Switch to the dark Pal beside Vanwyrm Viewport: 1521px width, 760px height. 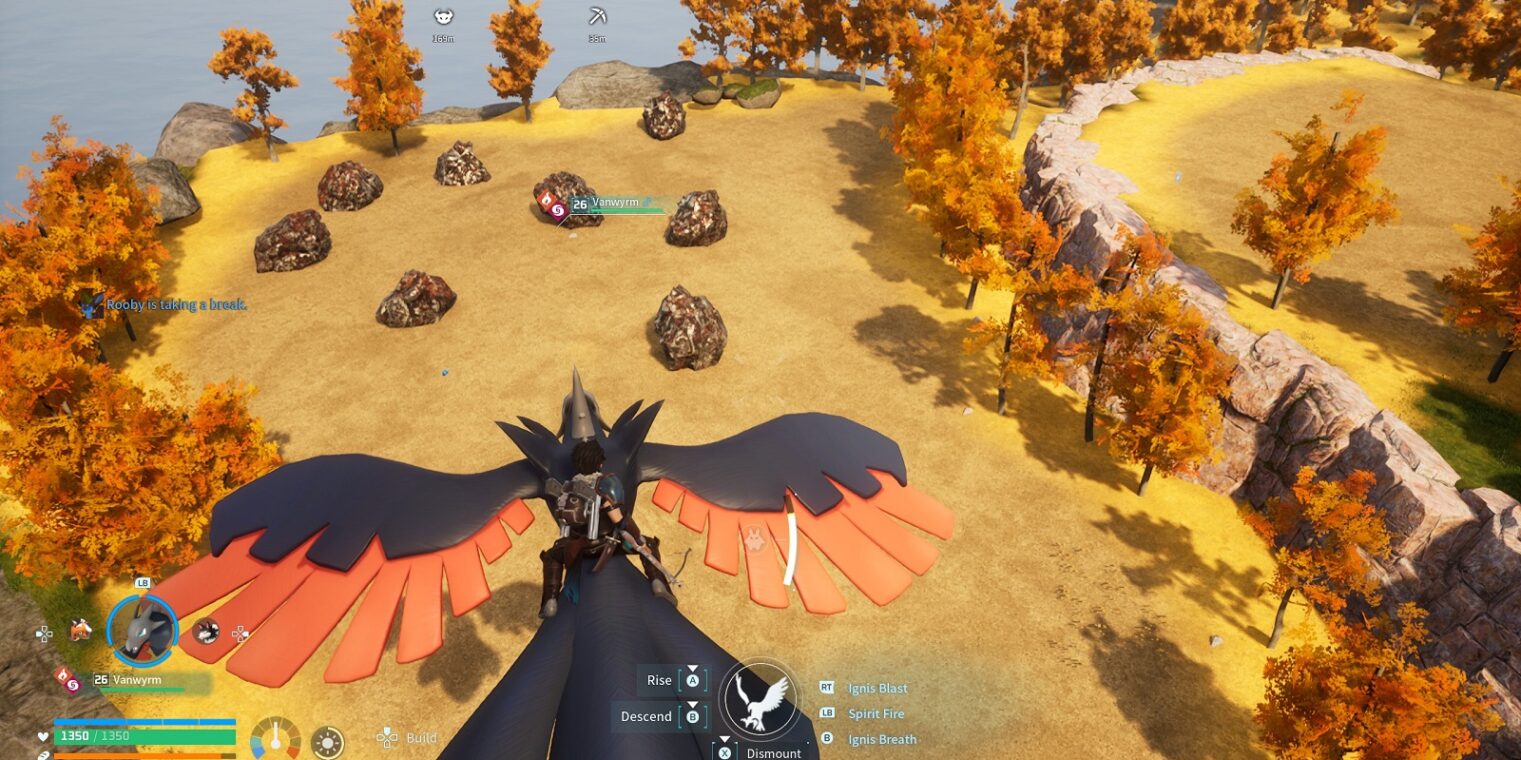(206, 631)
